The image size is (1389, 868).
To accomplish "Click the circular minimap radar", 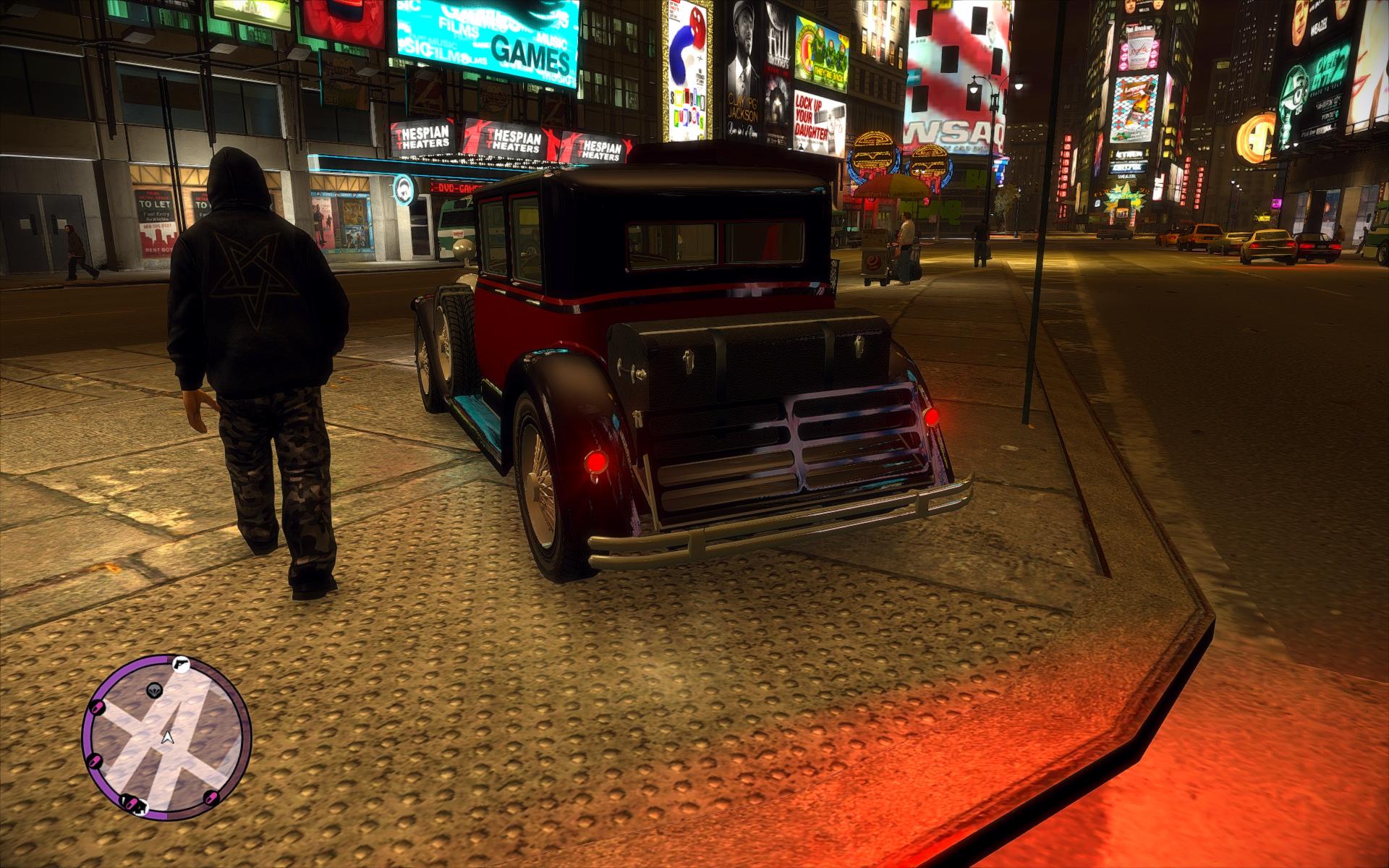I will [166, 738].
